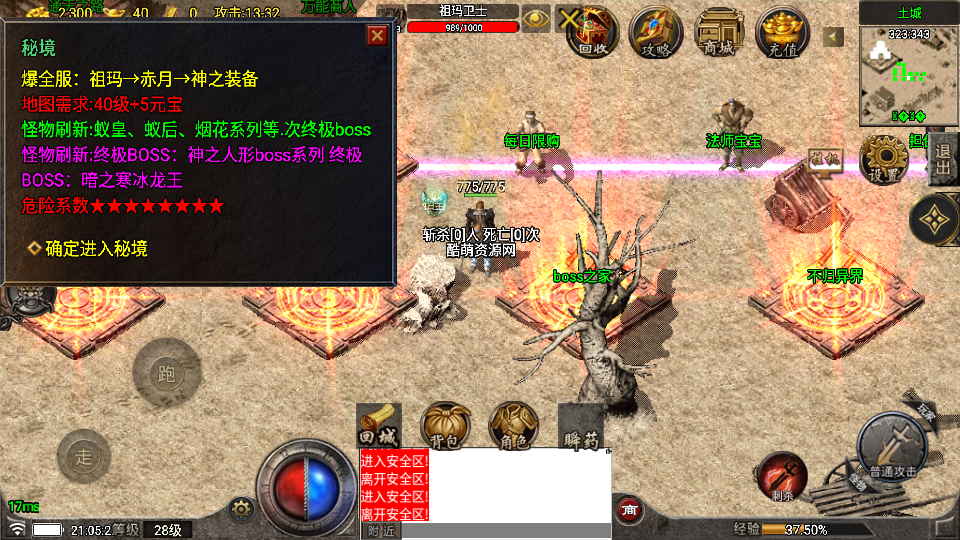Screen dimensions: 960x540
Task: Open the 充值 recharge gold ingot icon
Action: pos(782,32)
